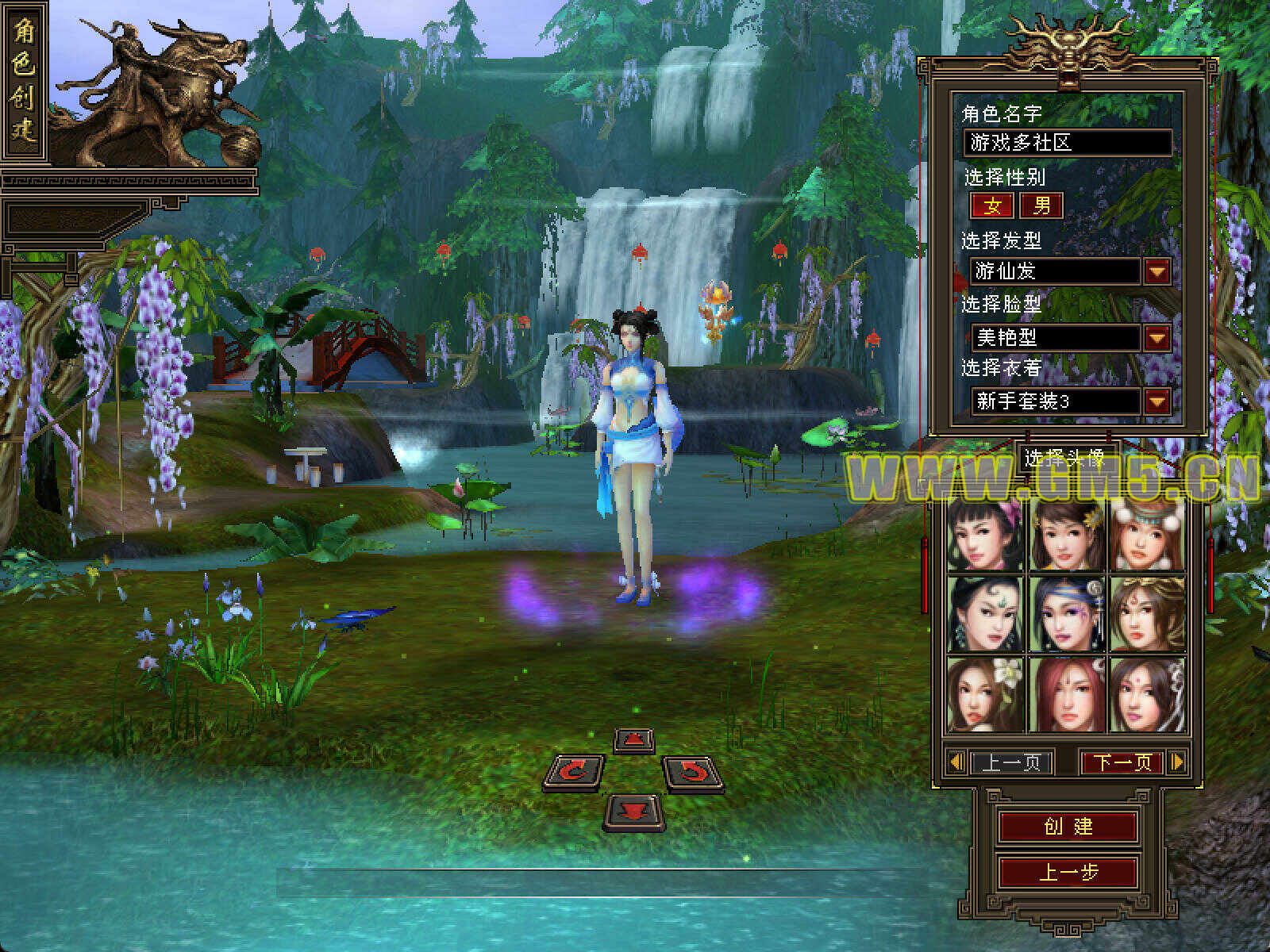1270x952 pixels.
Task: Go back with the 上一步 button
Action: pyautogui.click(x=1068, y=873)
